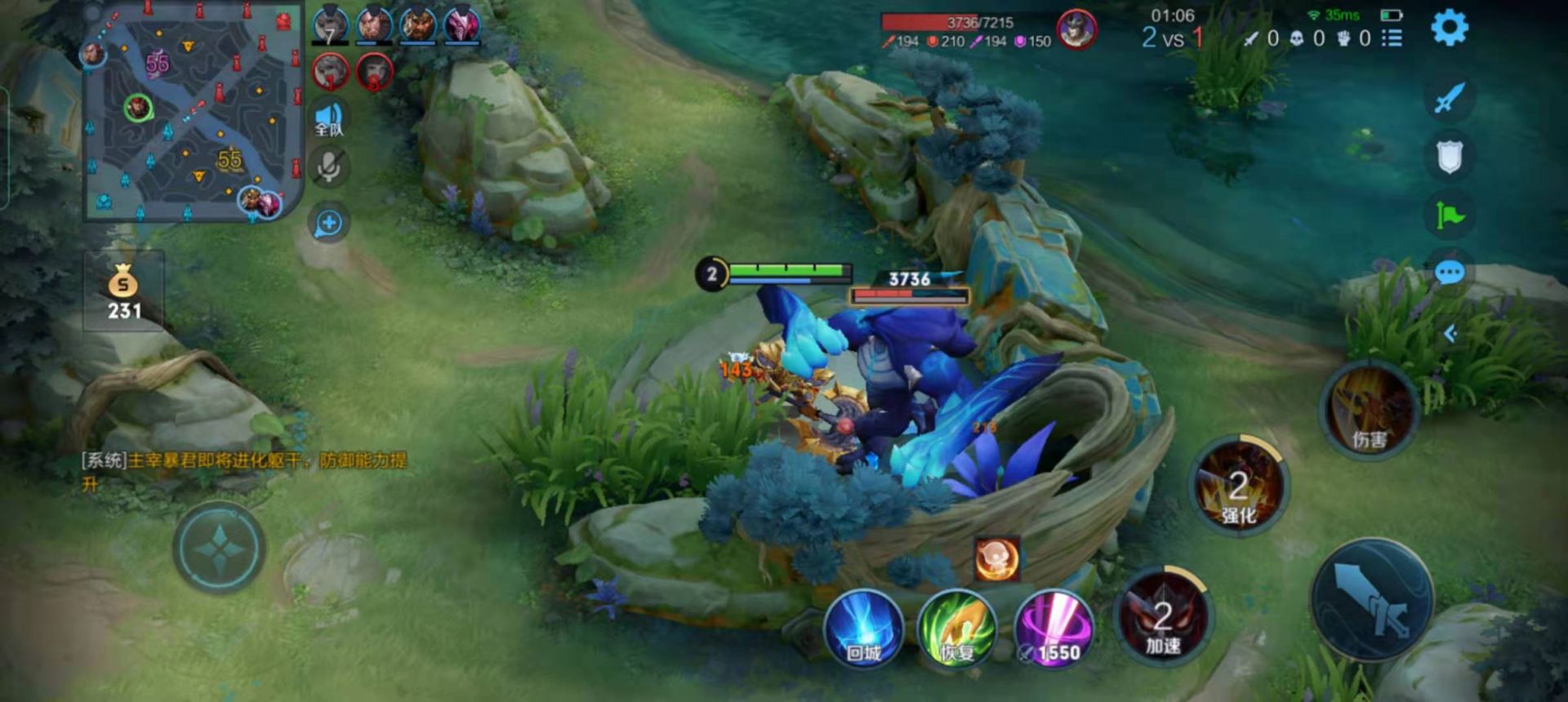
Task: Tap the basic attack sword button
Action: (1372, 600)
